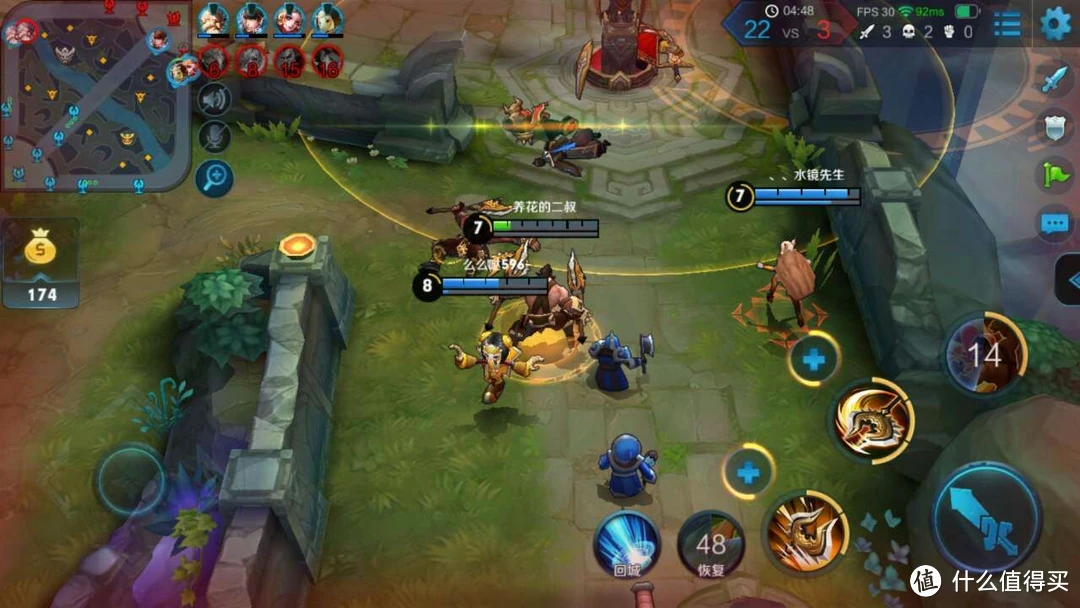Touch the virtual movement joystick

pos(130,480)
